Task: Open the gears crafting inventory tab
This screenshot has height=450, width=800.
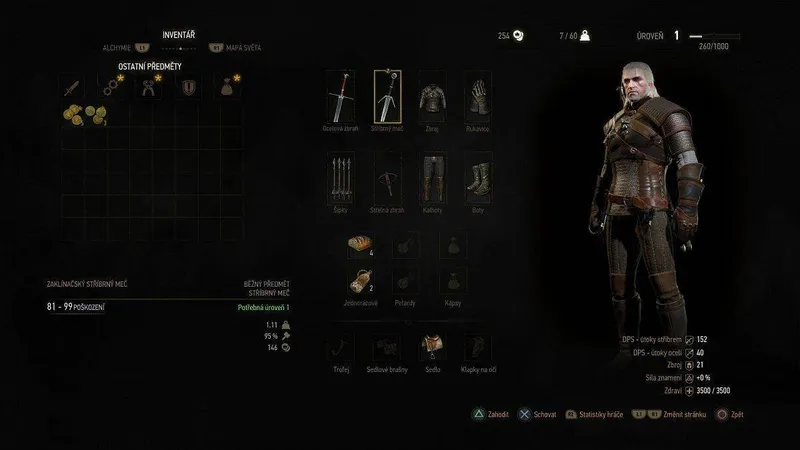Action: click(110, 87)
